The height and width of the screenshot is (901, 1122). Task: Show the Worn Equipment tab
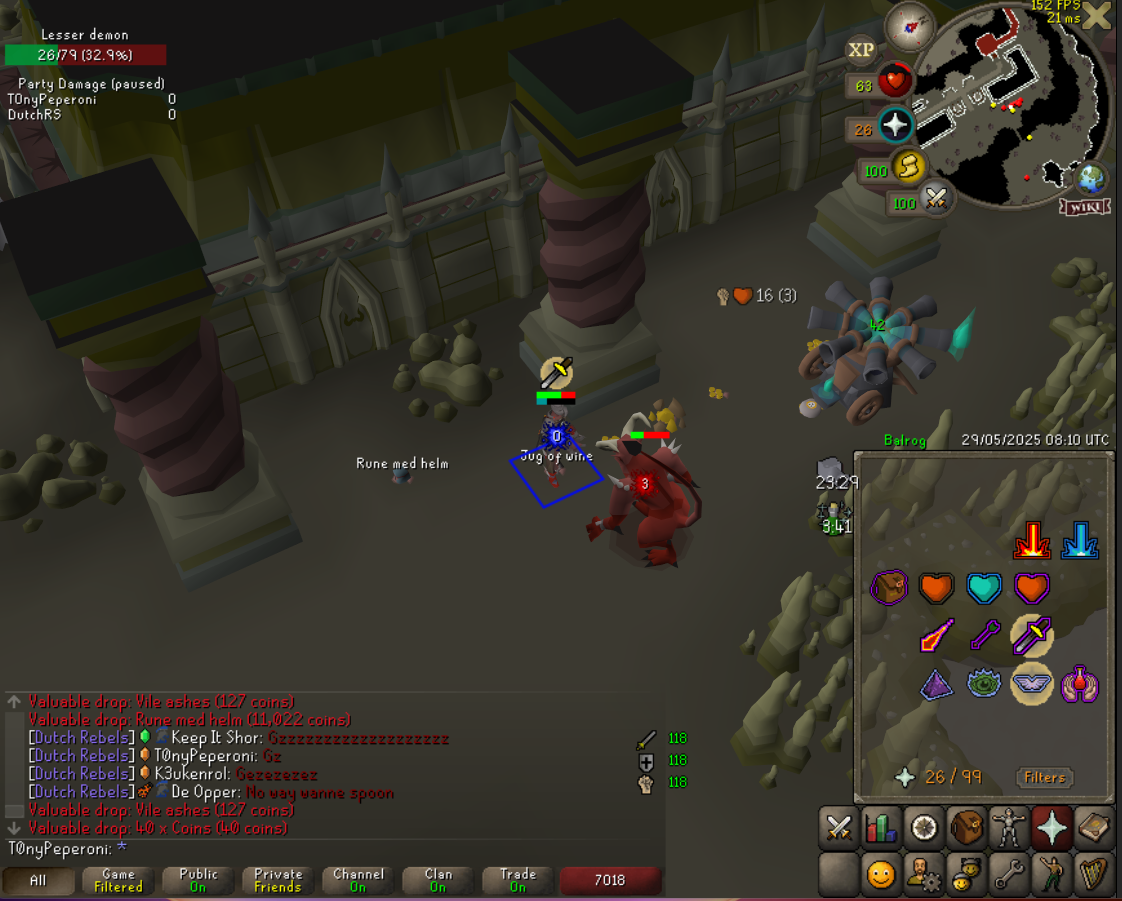[1009, 828]
